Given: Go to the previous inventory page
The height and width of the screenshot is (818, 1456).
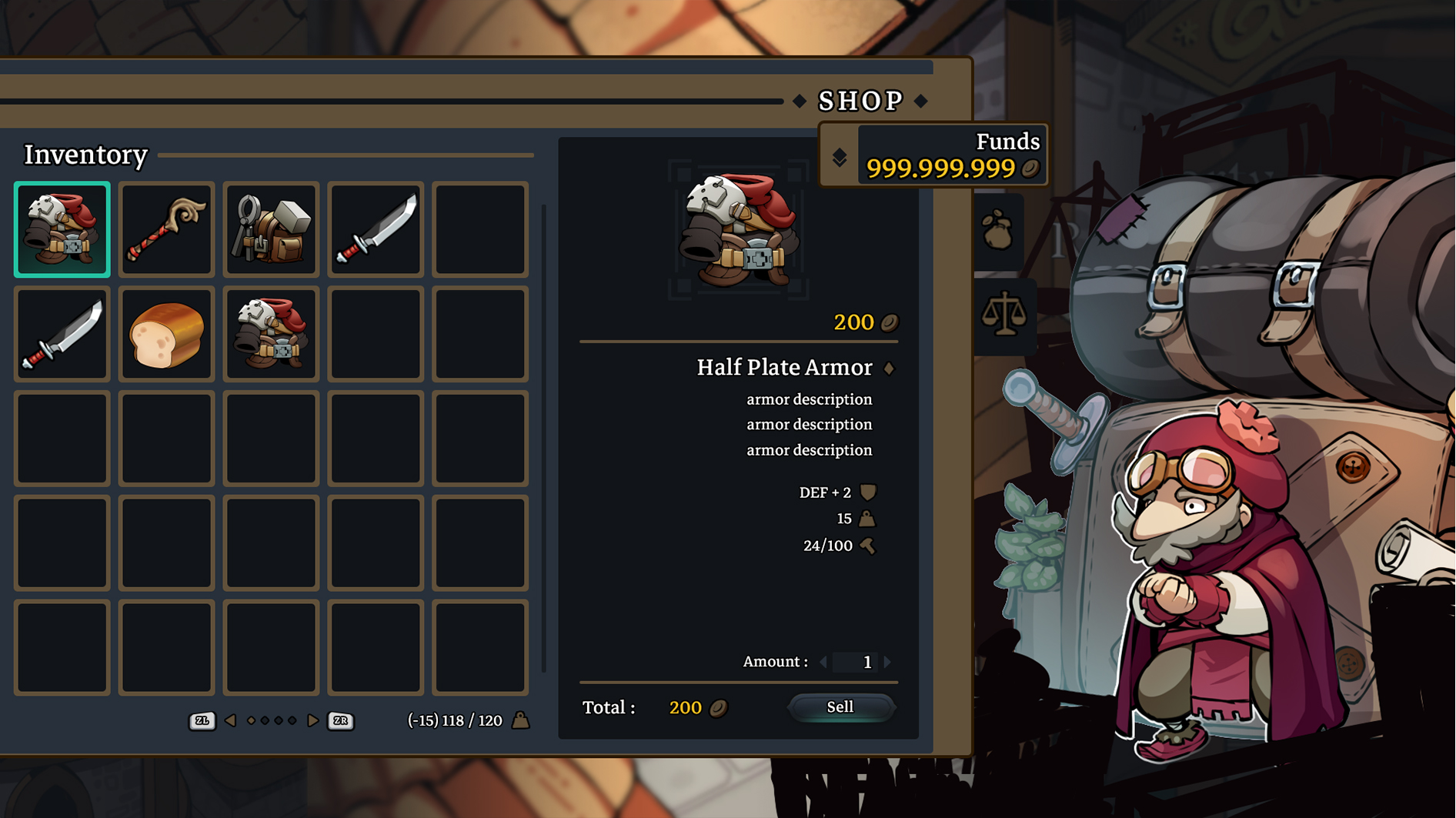Looking at the screenshot, I should pyautogui.click(x=230, y=721).
